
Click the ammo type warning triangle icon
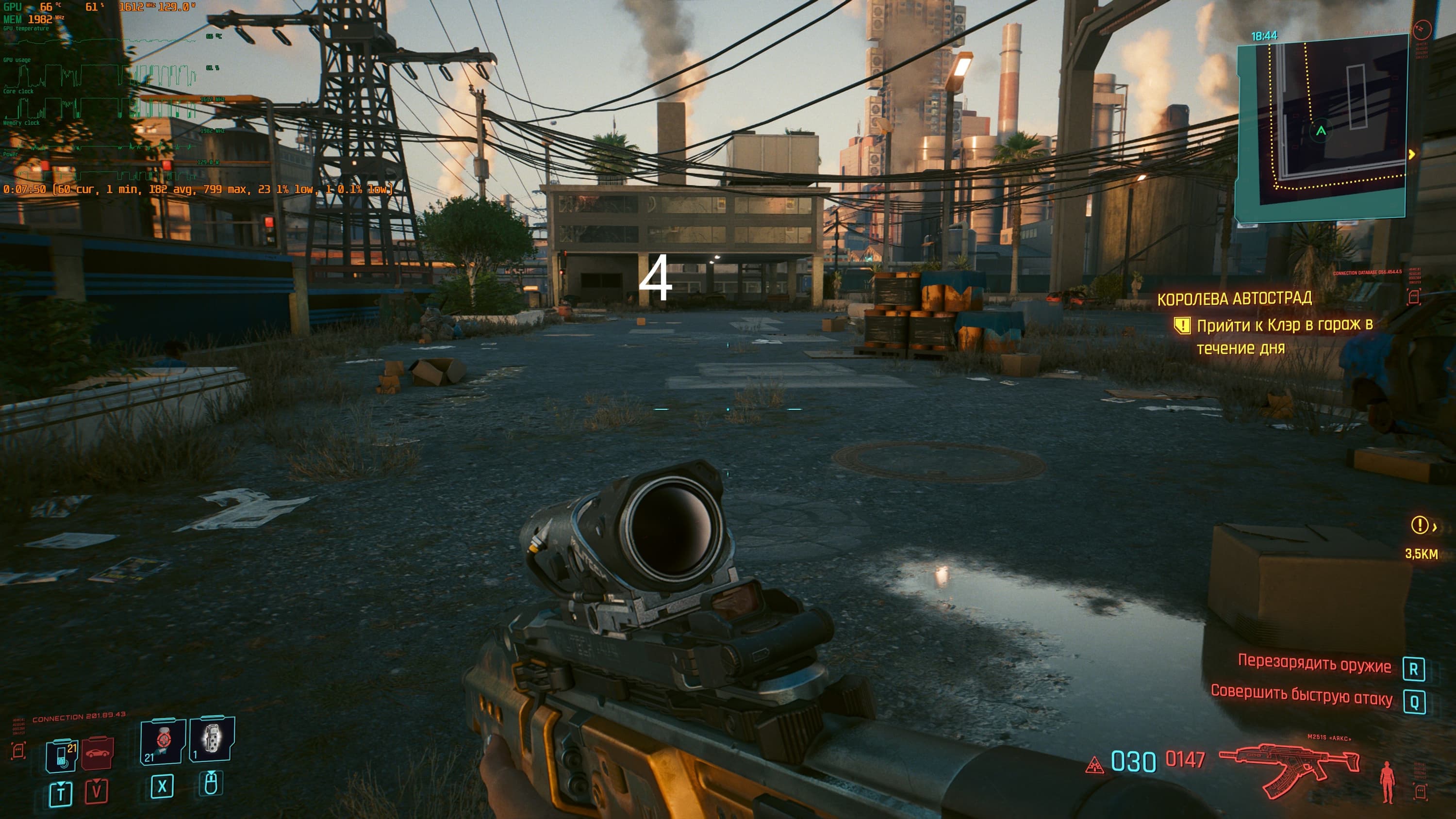click(1095, 766)
